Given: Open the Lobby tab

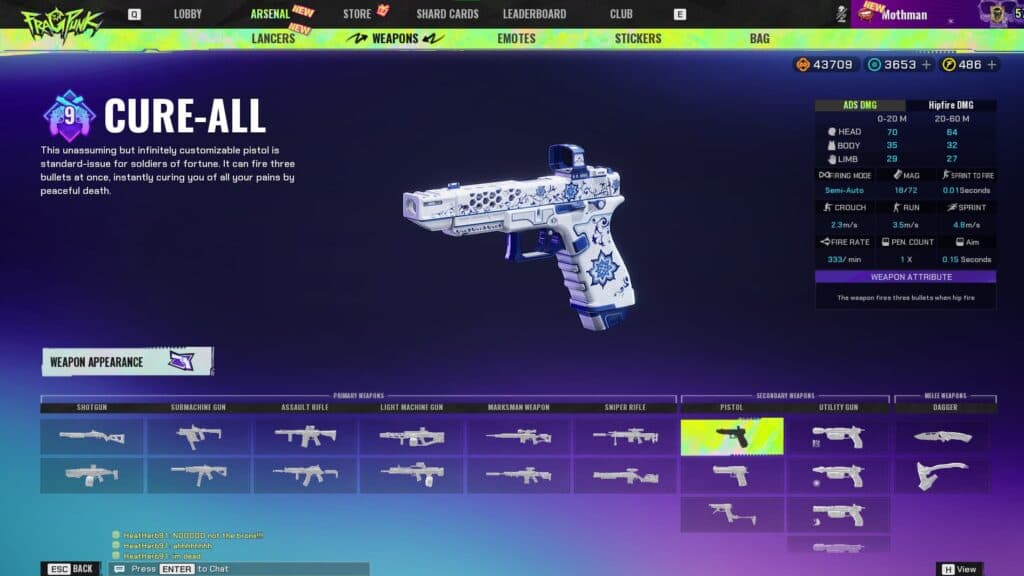Looking at the screenshot, I should pyautogui.click(x=187, y=14).
